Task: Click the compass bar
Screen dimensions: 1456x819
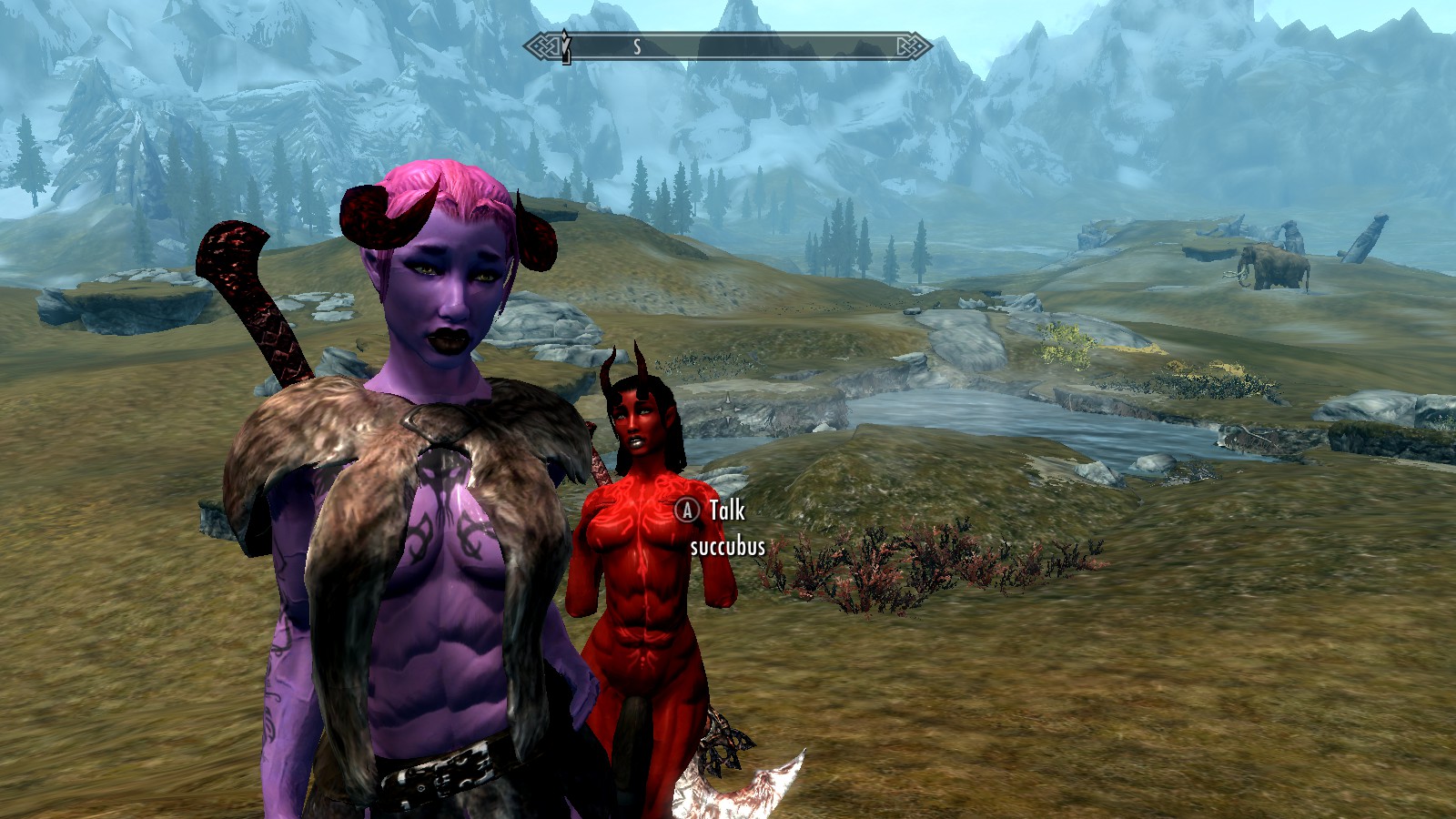Action: (x=727, y=46)
